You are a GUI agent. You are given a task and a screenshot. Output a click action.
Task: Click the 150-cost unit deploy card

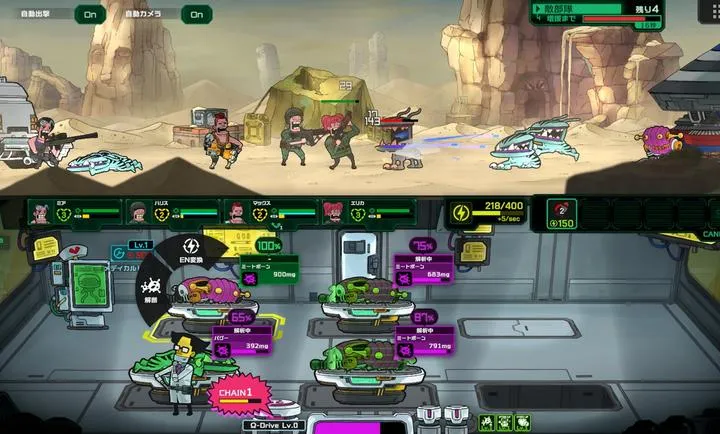click(x=563, y=214)
